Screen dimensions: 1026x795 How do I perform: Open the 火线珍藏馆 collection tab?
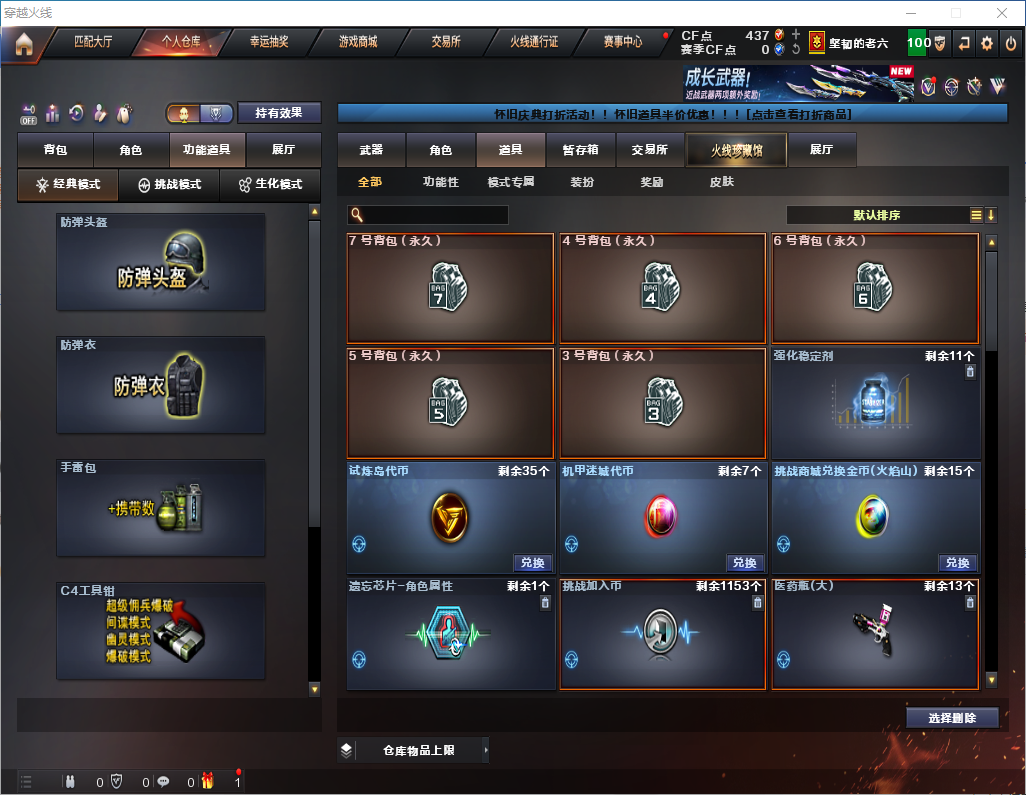pos(735,150)
